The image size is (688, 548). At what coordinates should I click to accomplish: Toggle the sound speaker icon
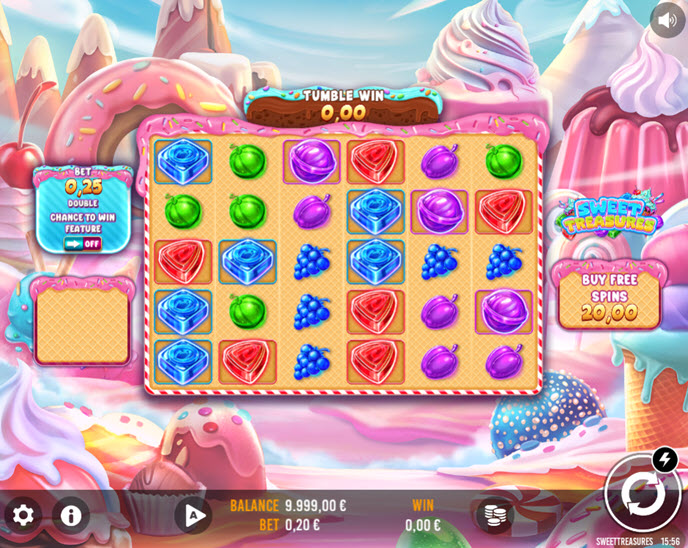coord(667,19)
